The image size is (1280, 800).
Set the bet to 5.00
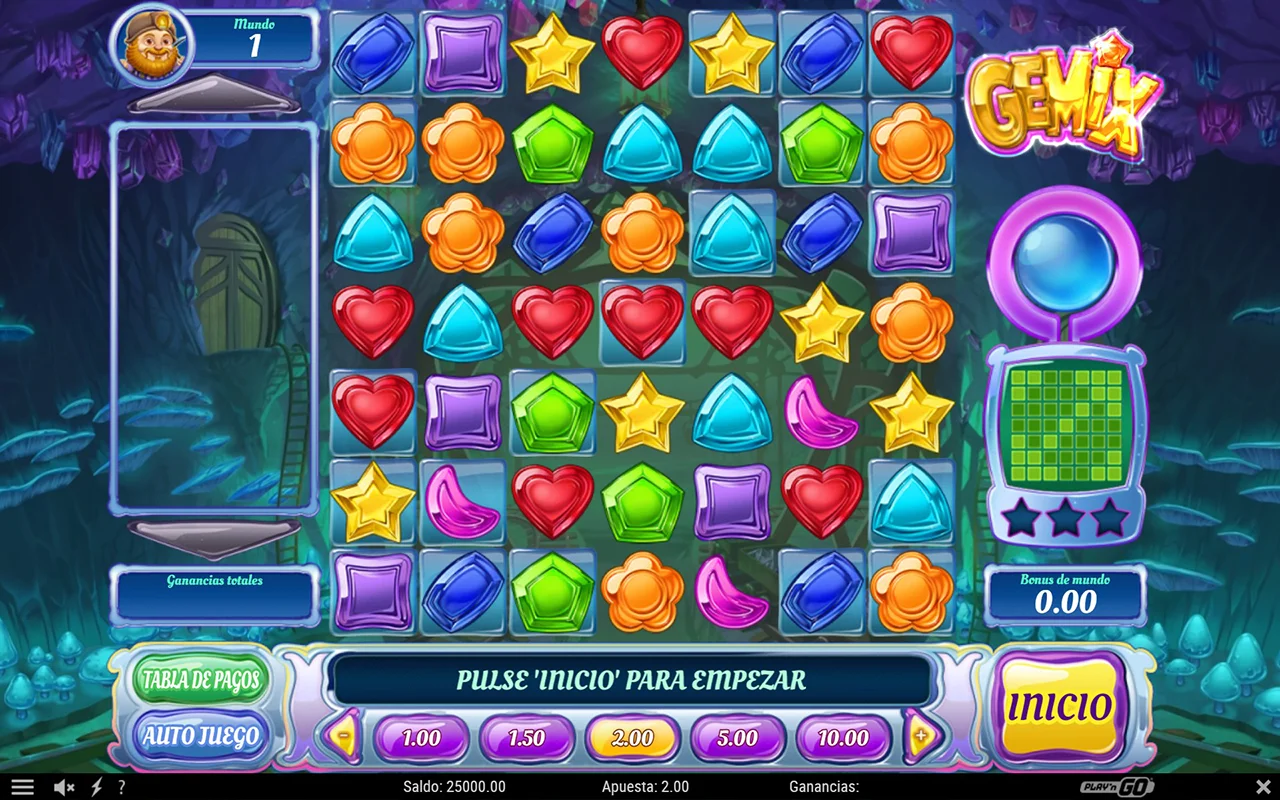point(738,739)
